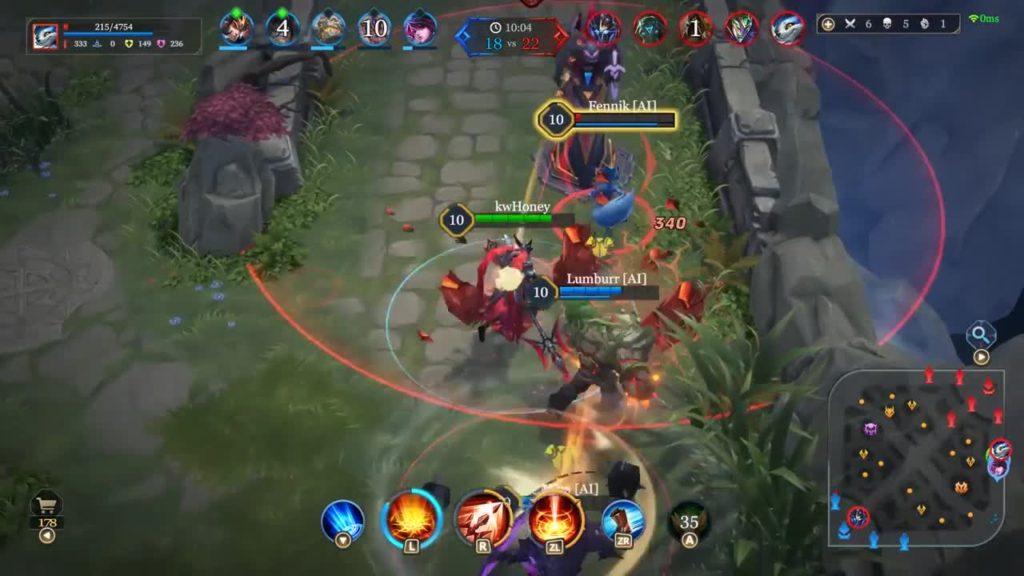Open the shop cart icon

click(46, 505)
